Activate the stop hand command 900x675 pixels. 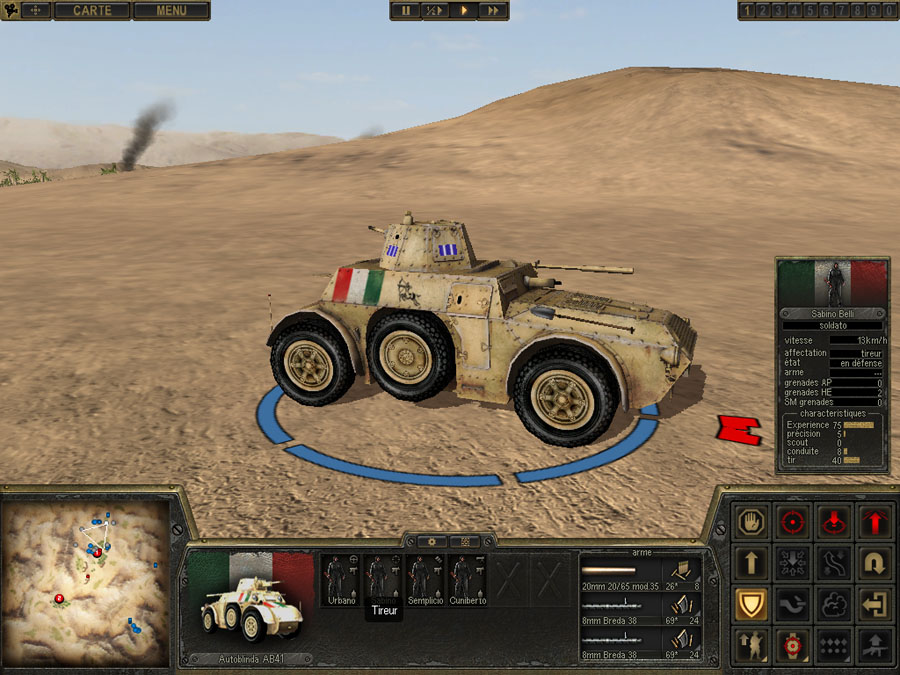(x=750, y=522)
